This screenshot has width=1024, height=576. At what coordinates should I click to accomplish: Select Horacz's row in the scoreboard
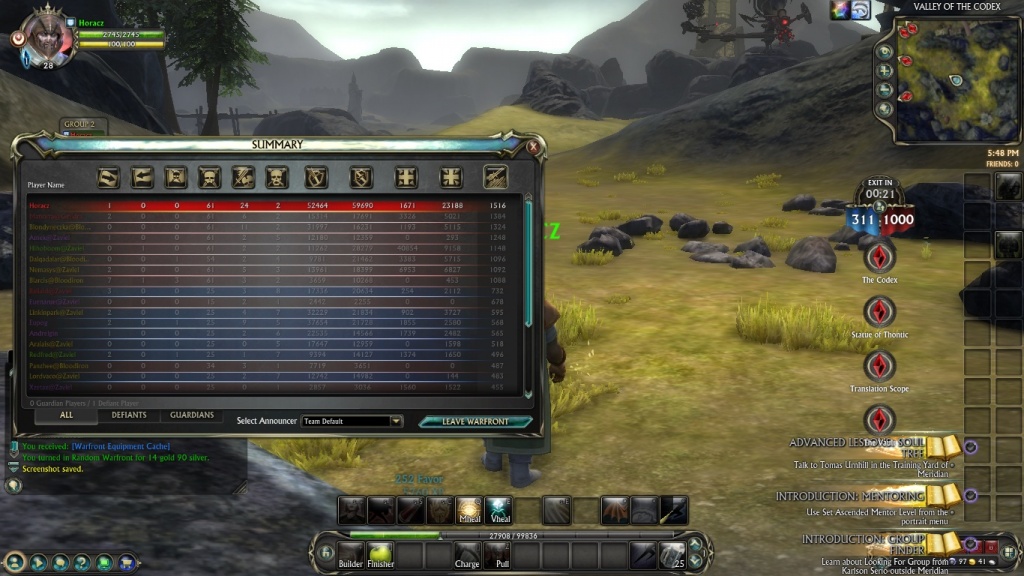pos(270,205)
